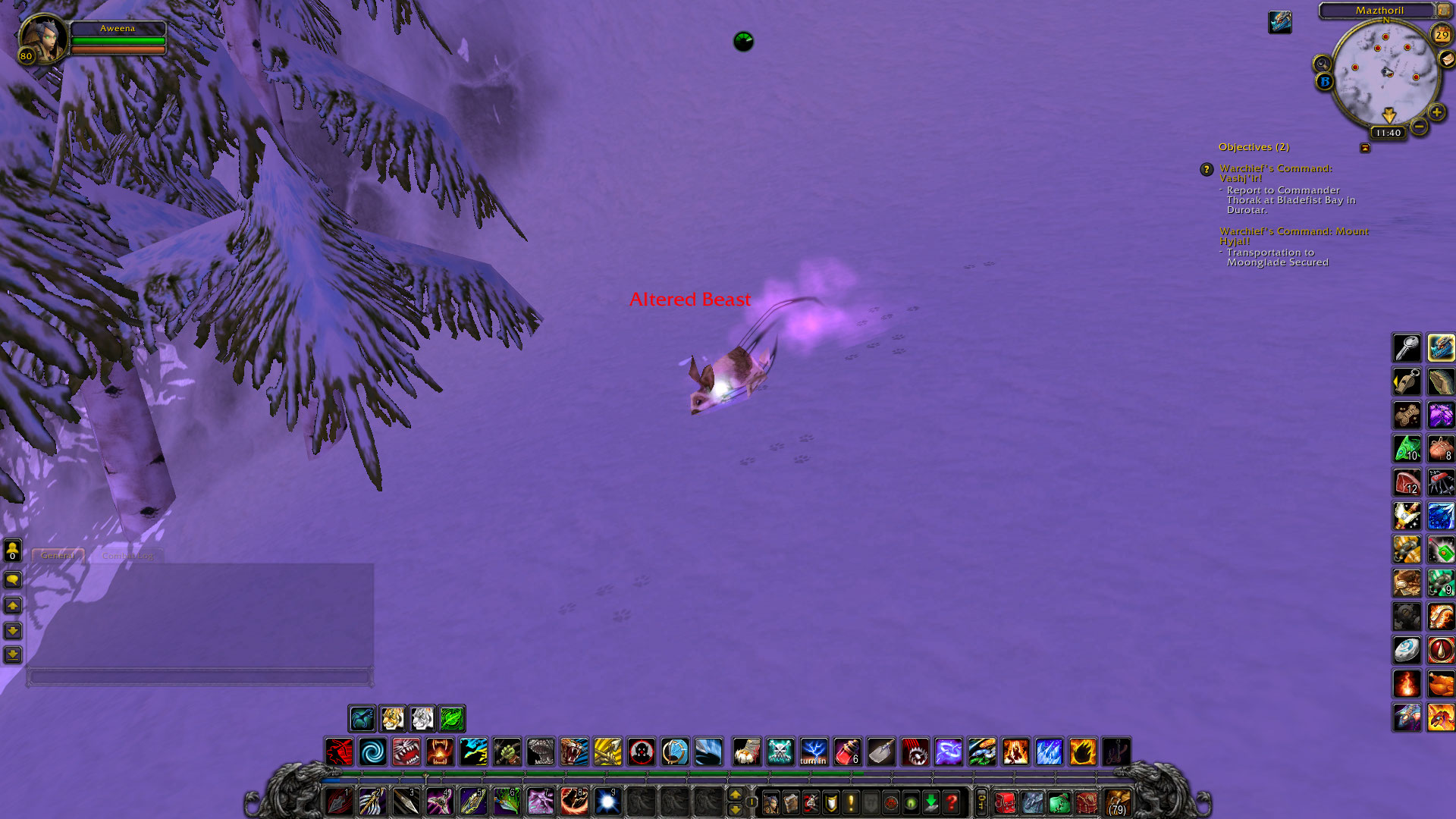Select Cat Form on the shapeshift bar
Screen dimensions: 1456x819
[393, 718]
